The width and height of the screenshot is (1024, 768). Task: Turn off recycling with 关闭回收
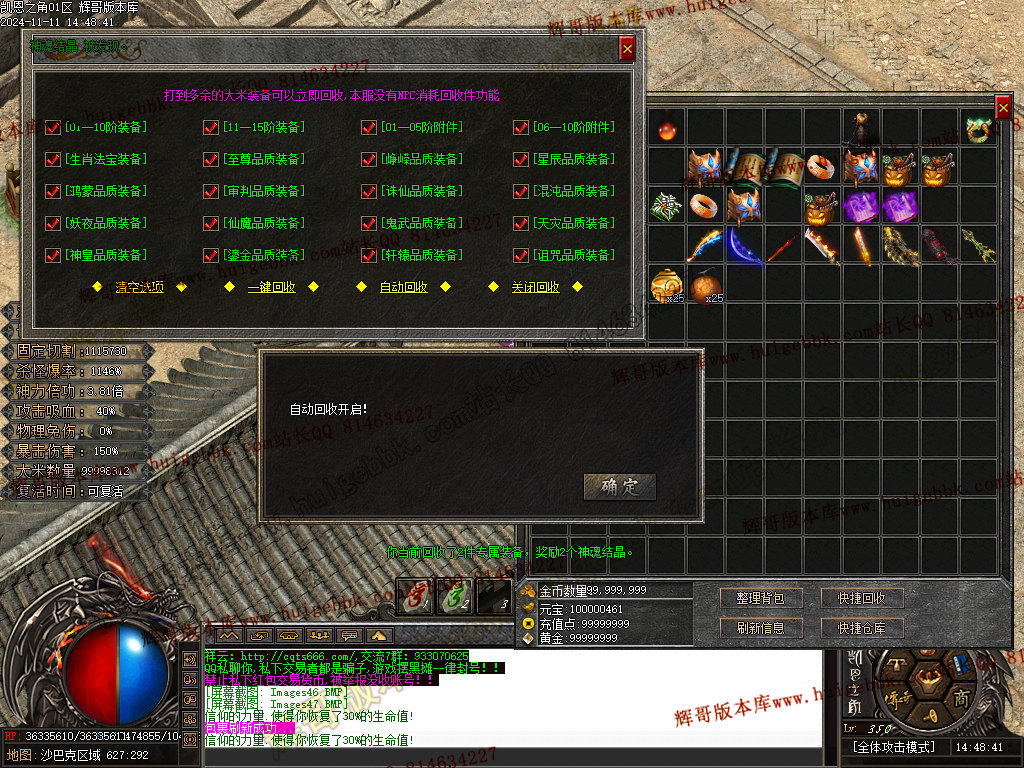[x=535, y=287]
